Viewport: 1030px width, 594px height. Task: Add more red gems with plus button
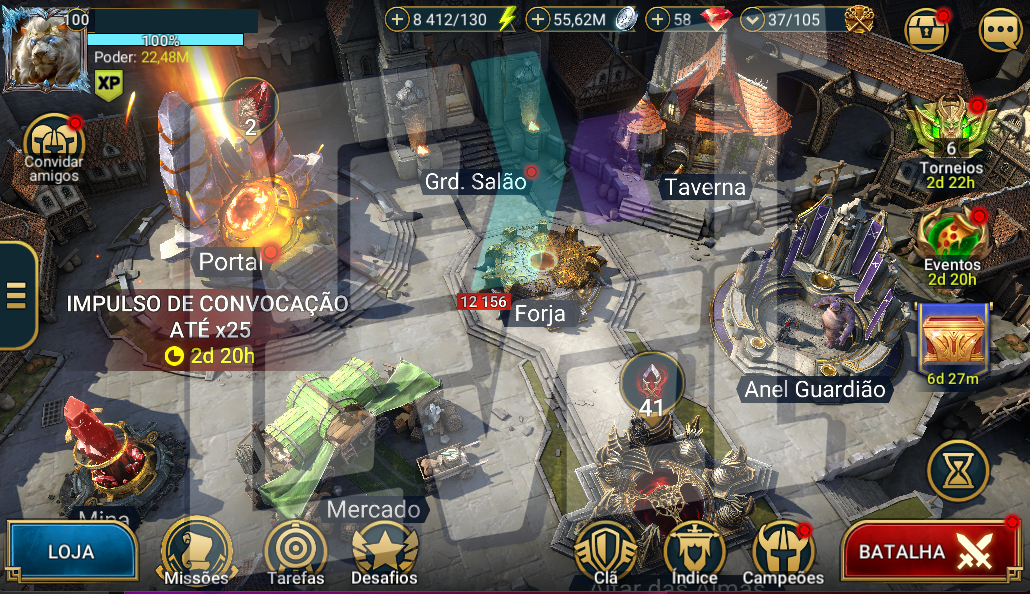pyautogui.click(x=658, y=19)
